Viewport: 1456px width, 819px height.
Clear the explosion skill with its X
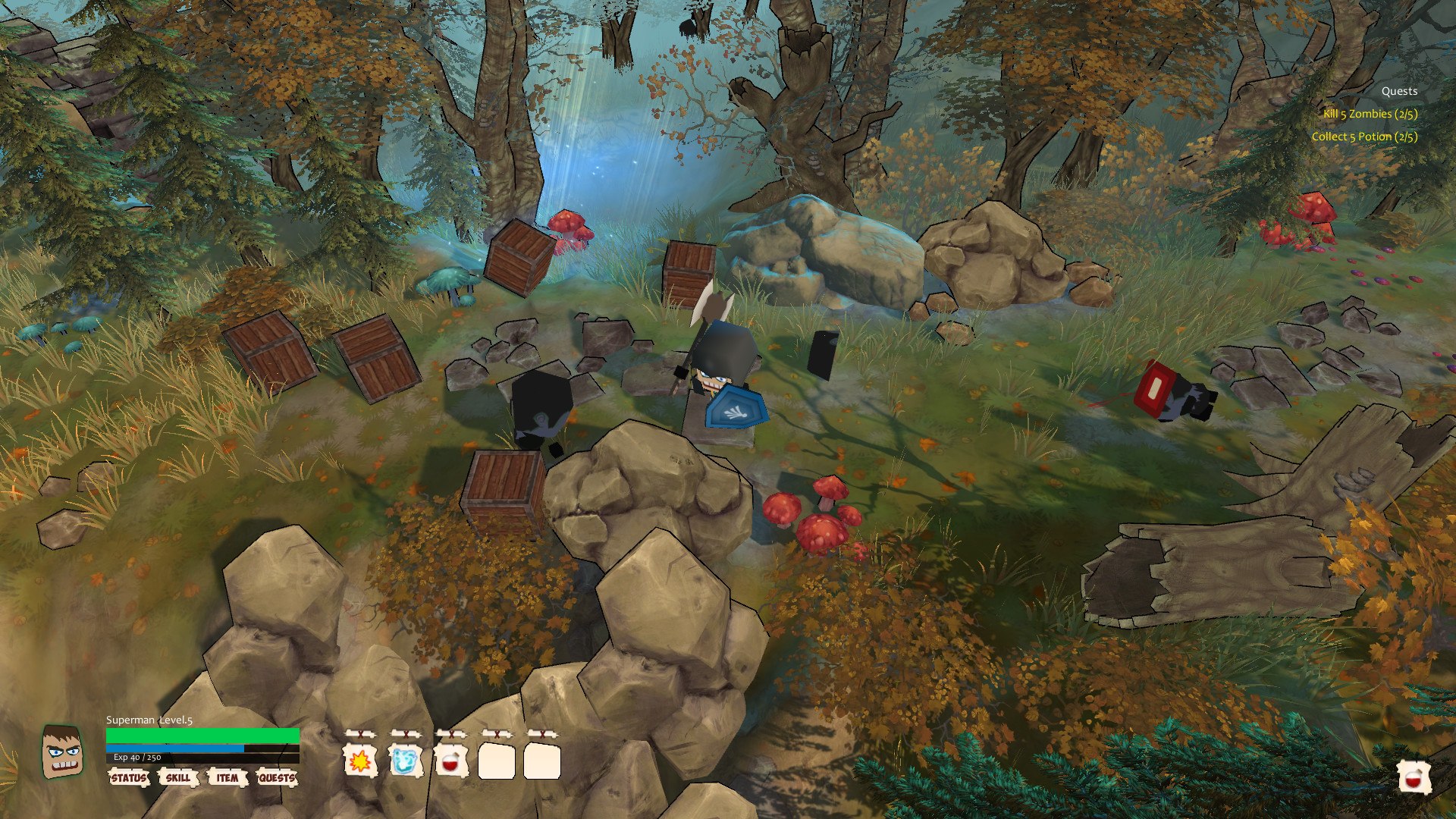(x=360, y=734)
